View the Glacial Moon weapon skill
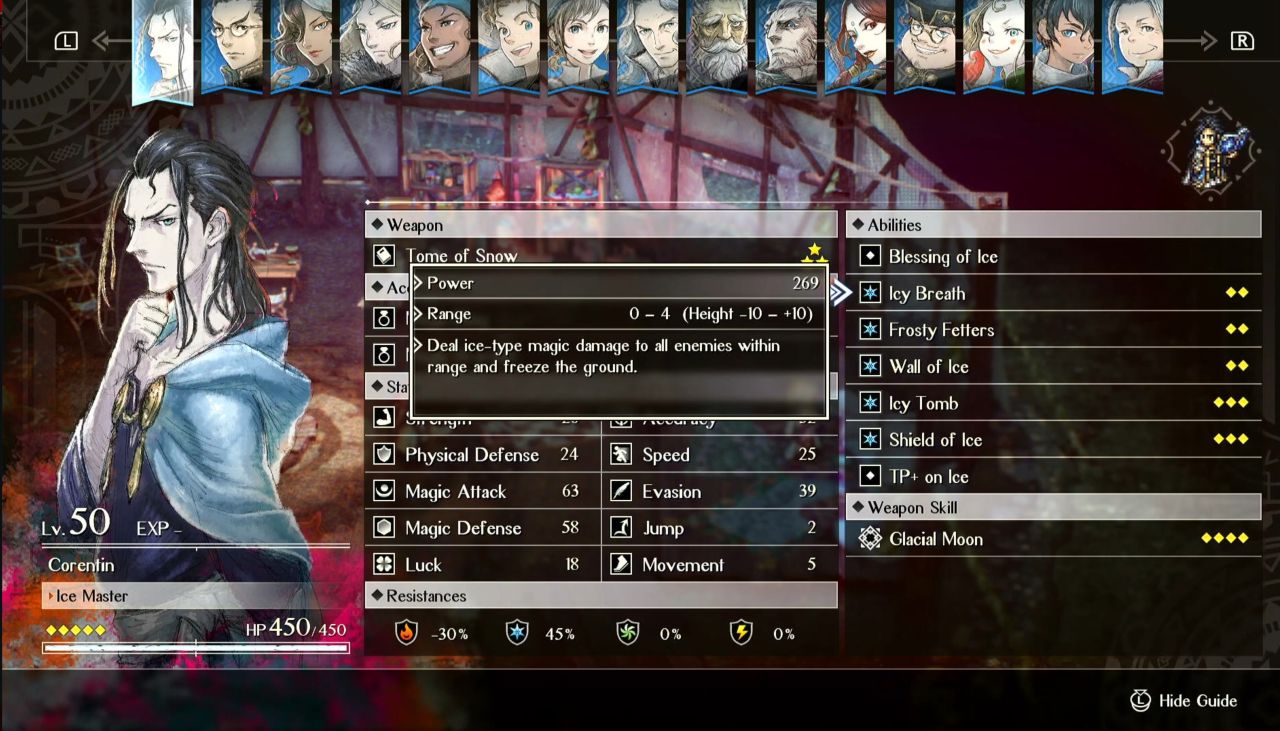Image resolution: width=1280 pixels, height=731 pixels. pyautogui.click(x=935, y=539)
